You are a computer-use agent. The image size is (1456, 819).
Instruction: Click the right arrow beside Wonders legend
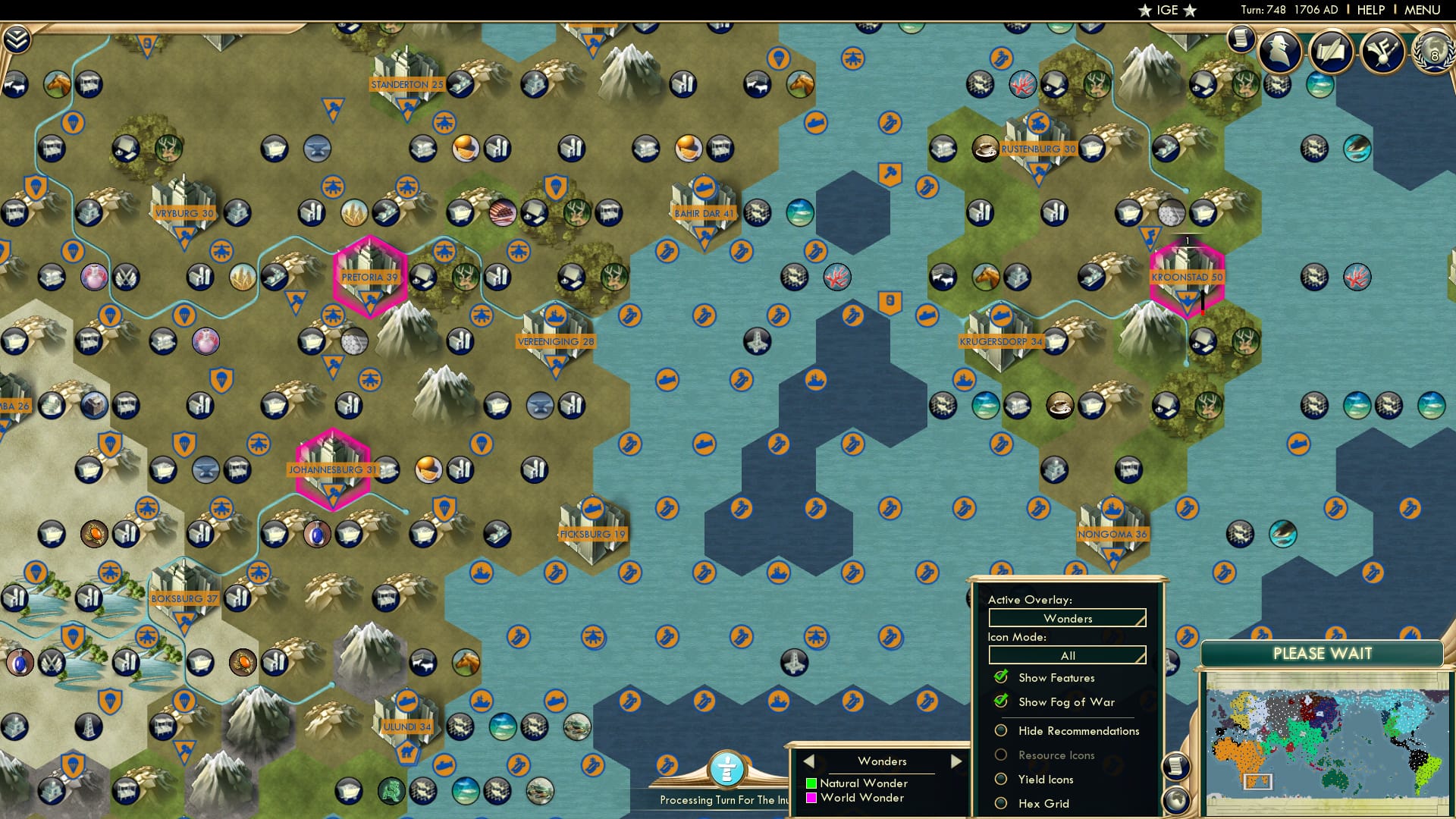tap(955, 761)
